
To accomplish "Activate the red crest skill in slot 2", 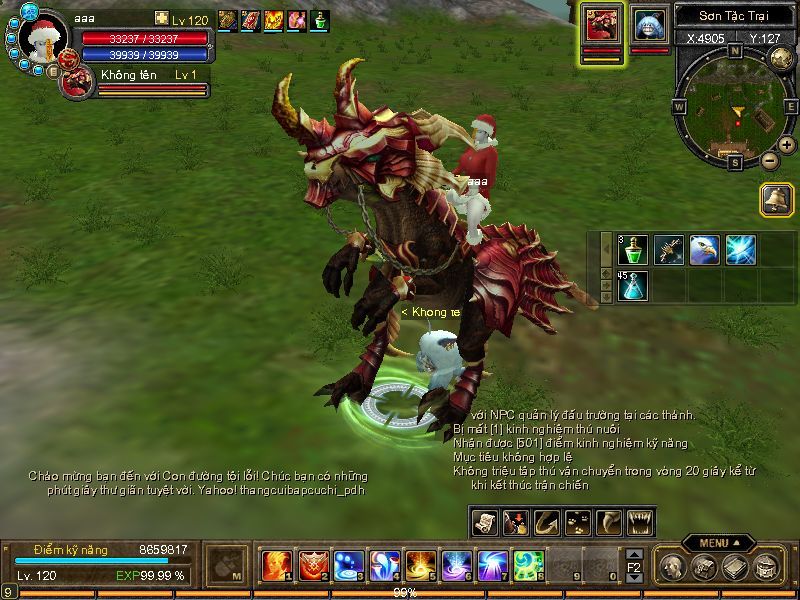I will (x=312, y=566).
